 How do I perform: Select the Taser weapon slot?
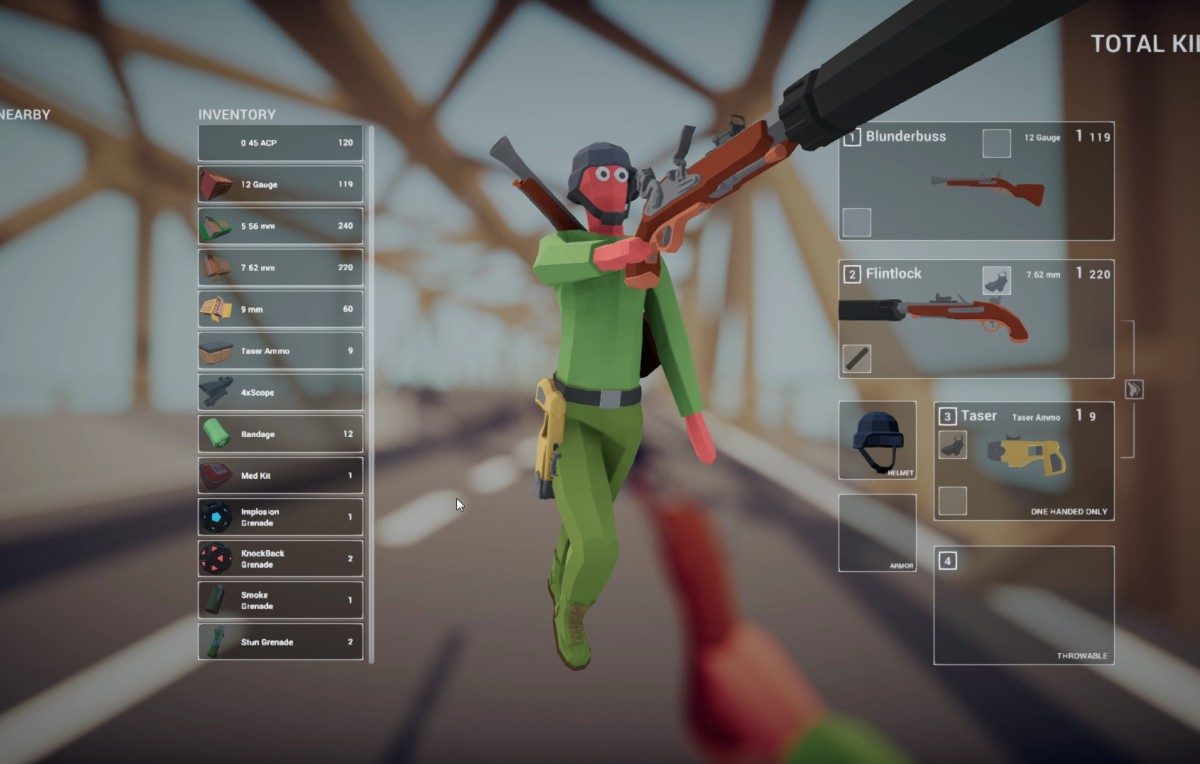tap(1023, 461)
